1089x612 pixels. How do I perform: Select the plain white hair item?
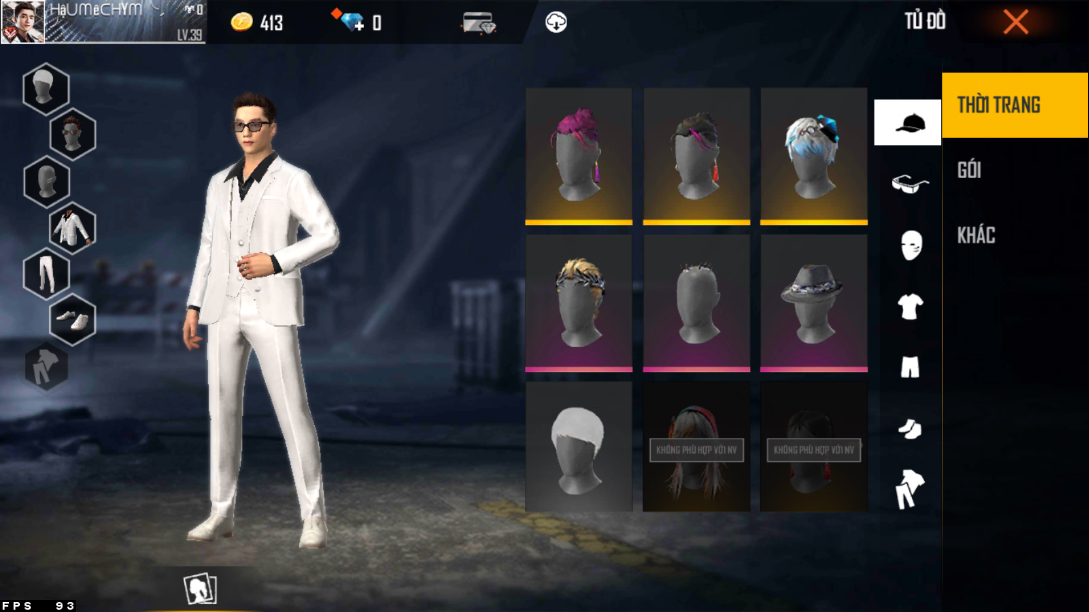578,447
